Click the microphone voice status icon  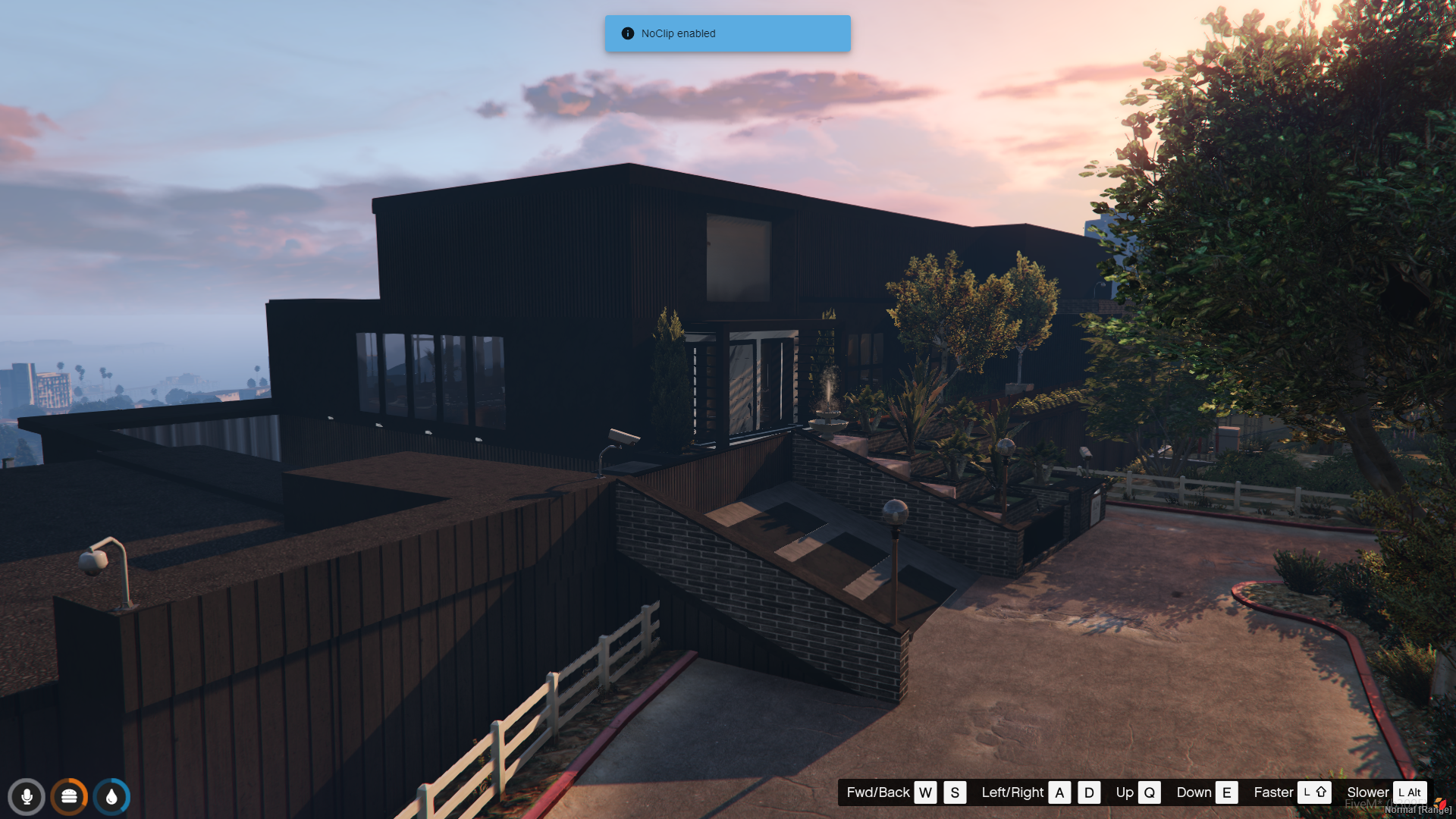coord(27,797)
